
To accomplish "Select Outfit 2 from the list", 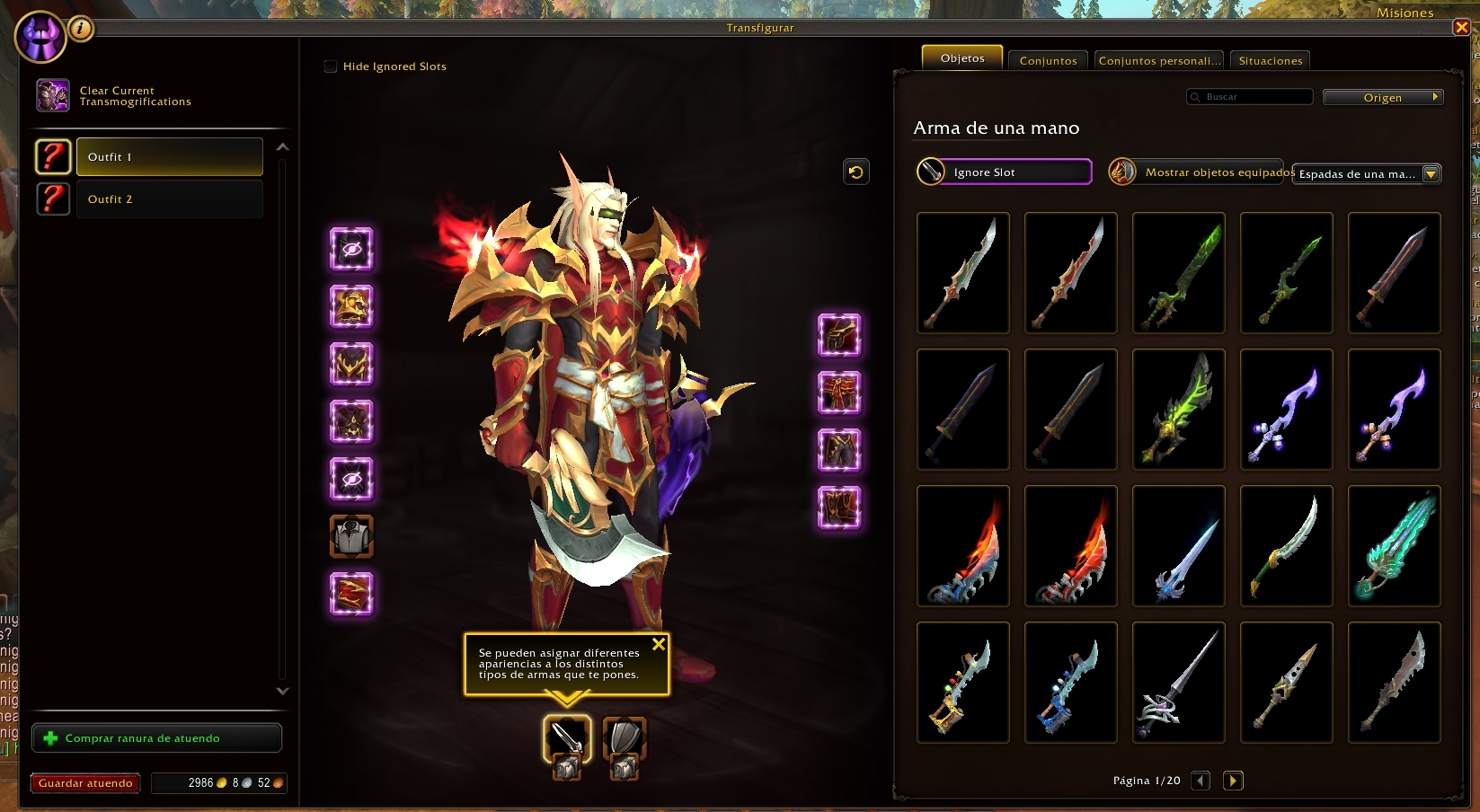I will coord(169,199).
